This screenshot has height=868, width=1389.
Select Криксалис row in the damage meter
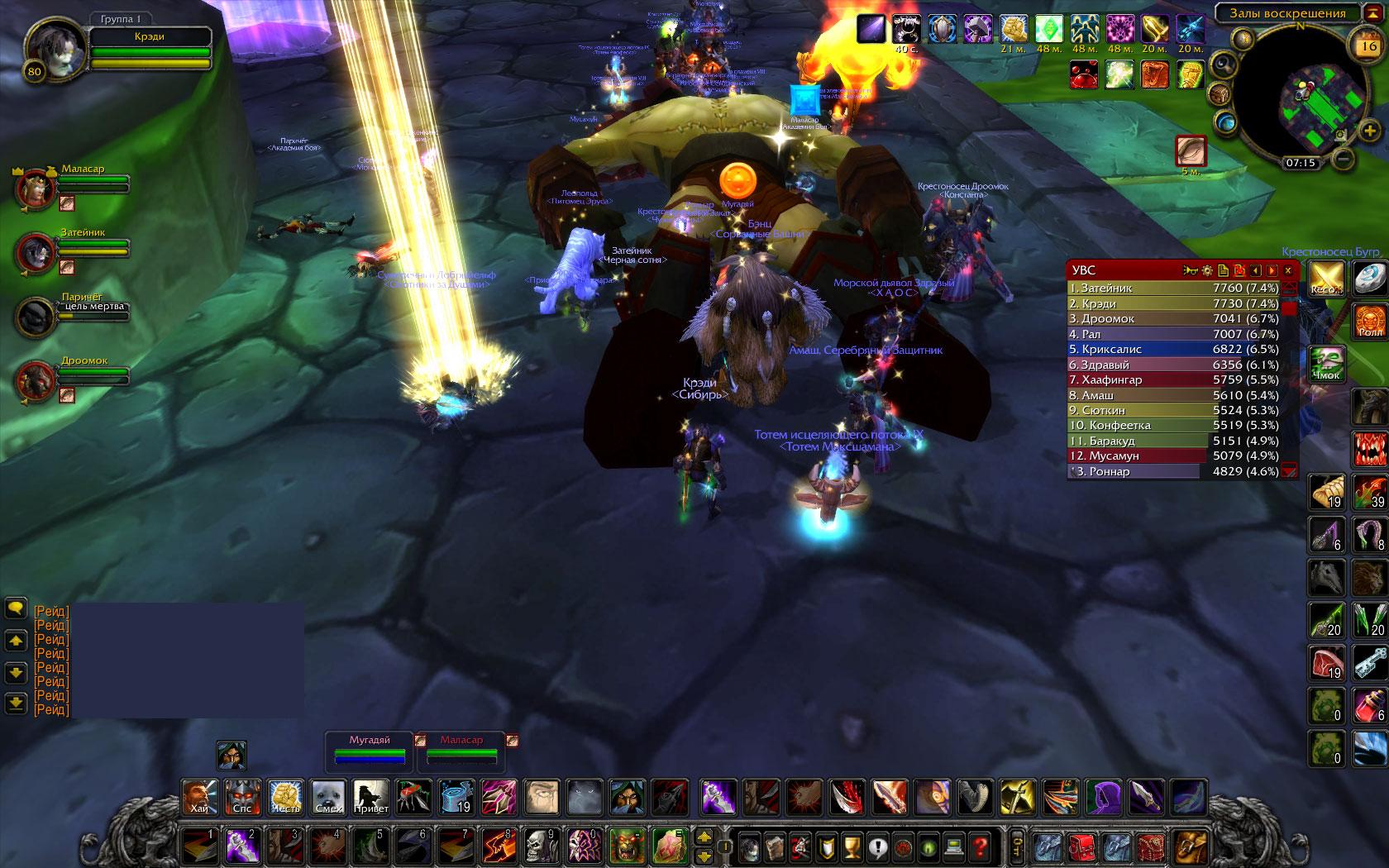(1174, 349)
